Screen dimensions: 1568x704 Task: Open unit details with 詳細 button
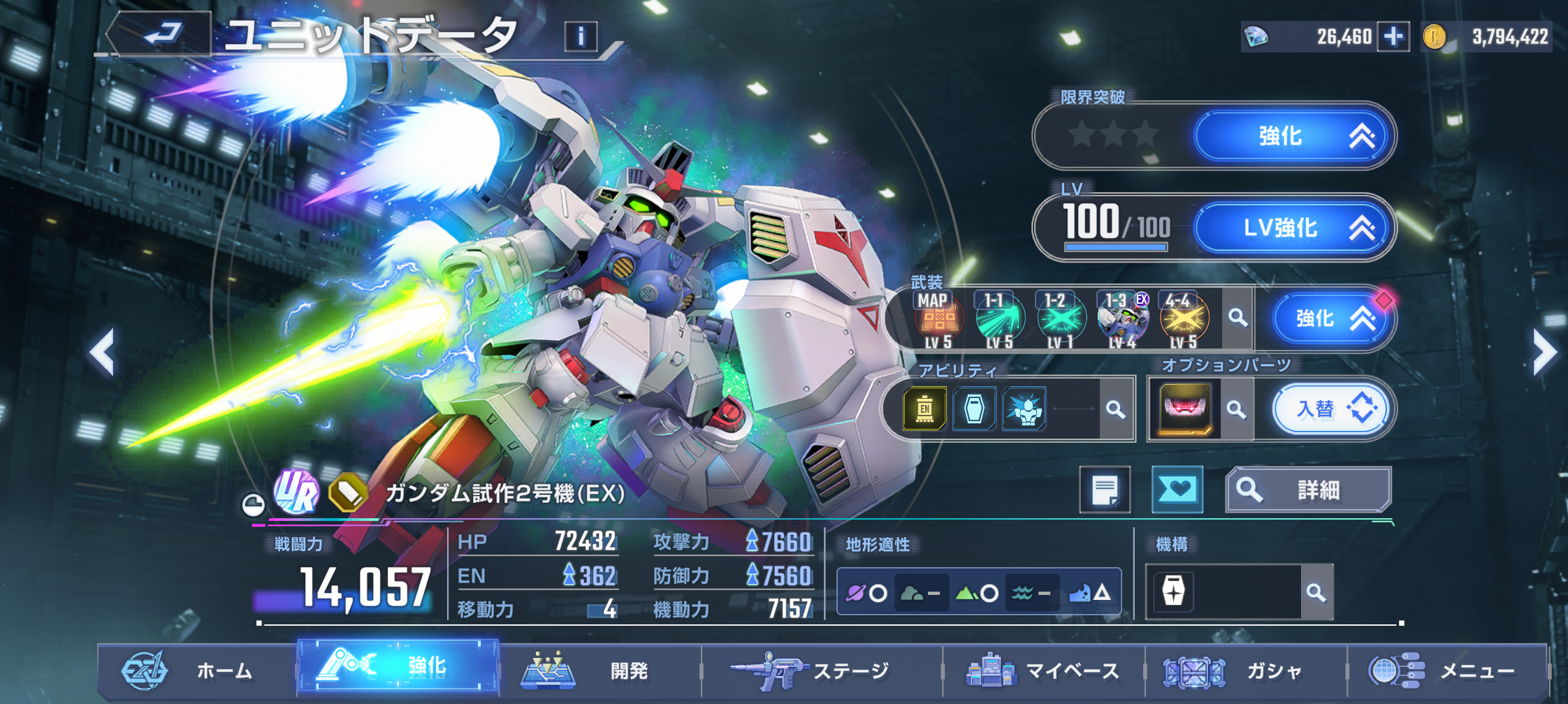[x=1308, y=490]
